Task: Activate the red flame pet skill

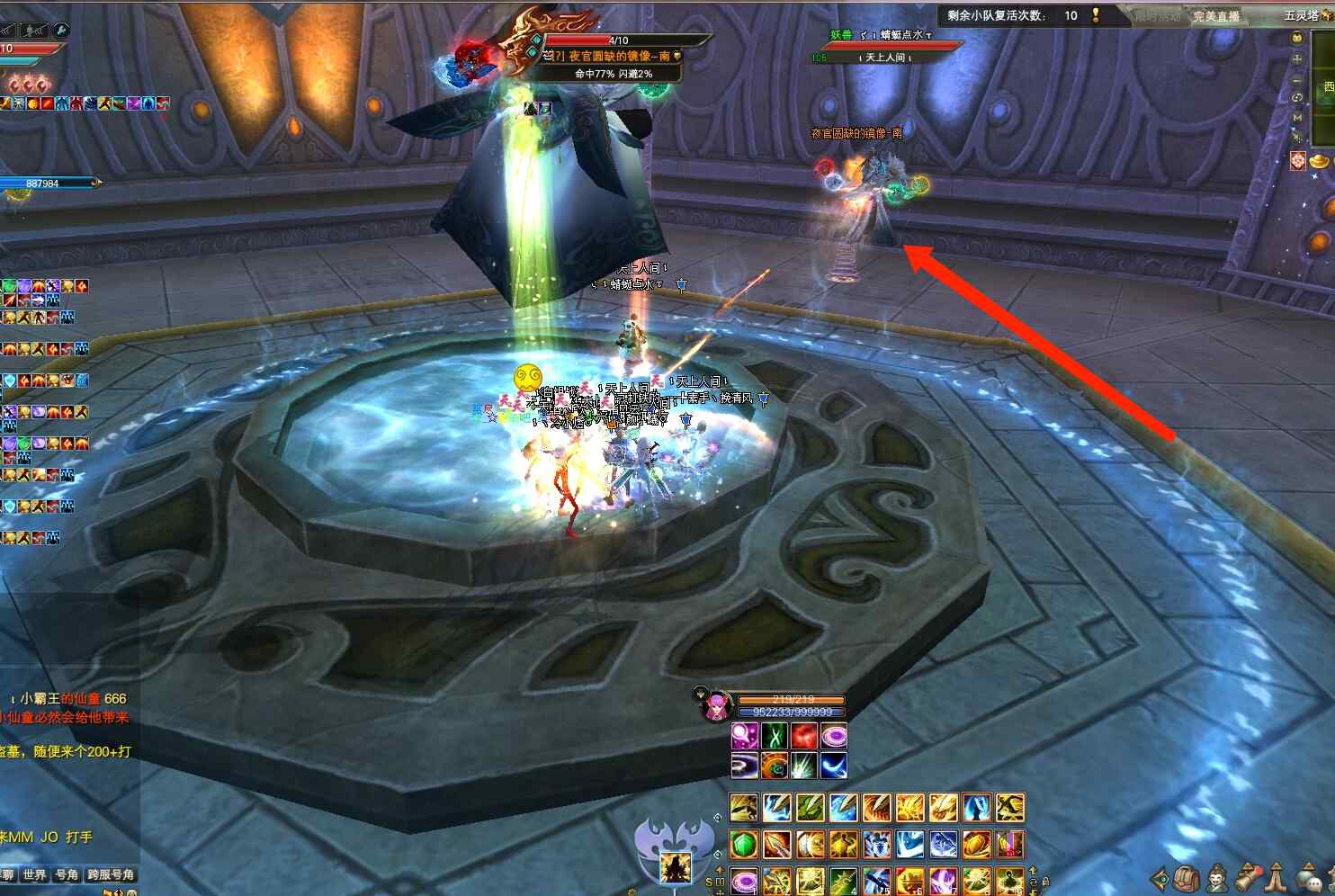Action: click(804, 736)
